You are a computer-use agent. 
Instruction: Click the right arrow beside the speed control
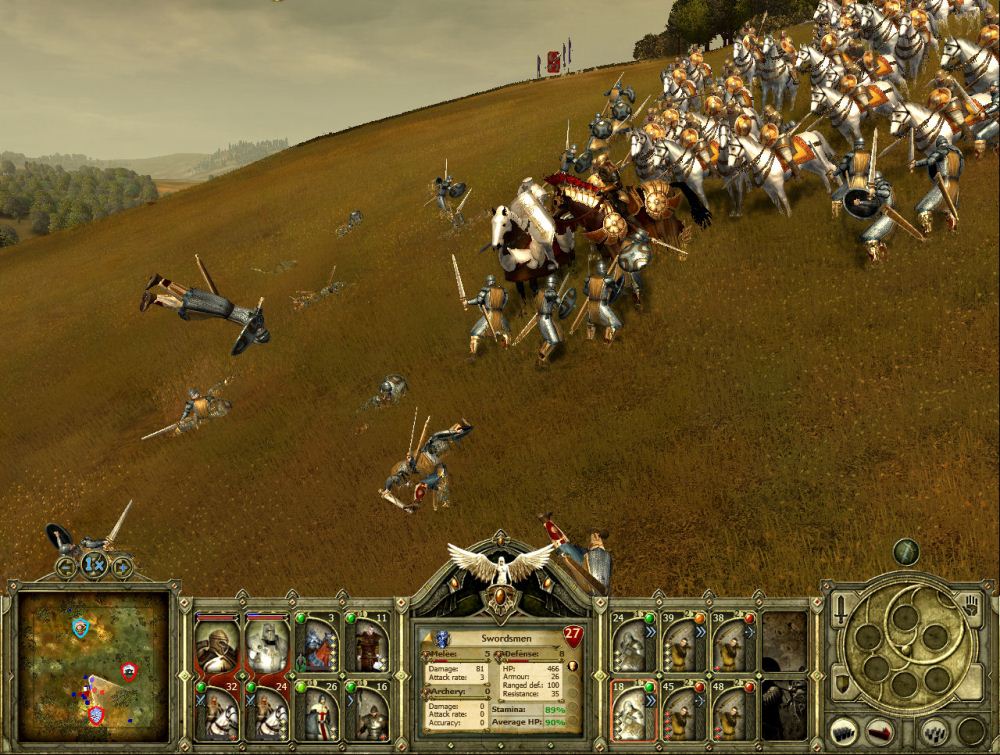click(x=122, y=567)
